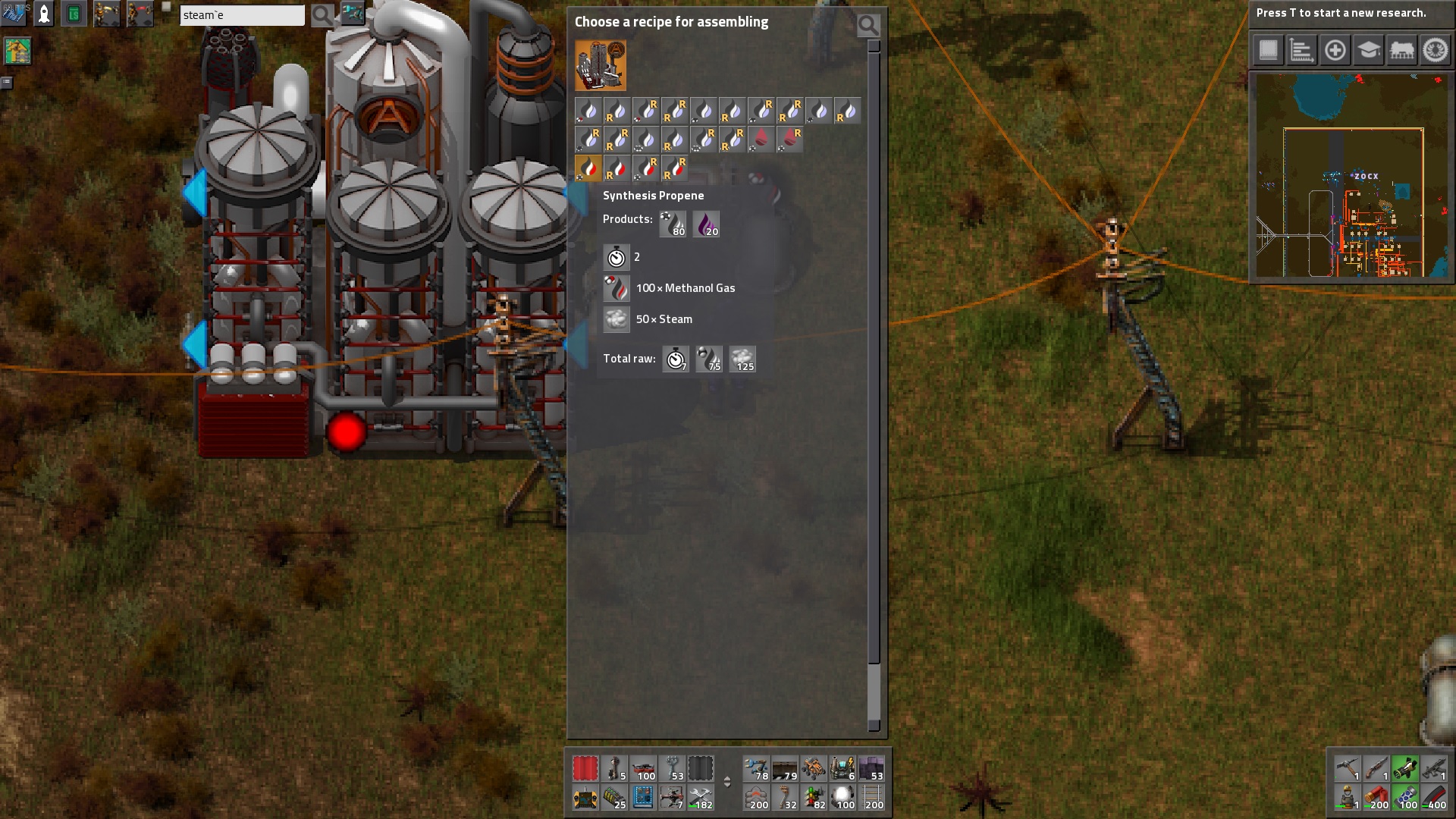Open the blueprint library book button
The image size is (1456, 819).
1268,51
